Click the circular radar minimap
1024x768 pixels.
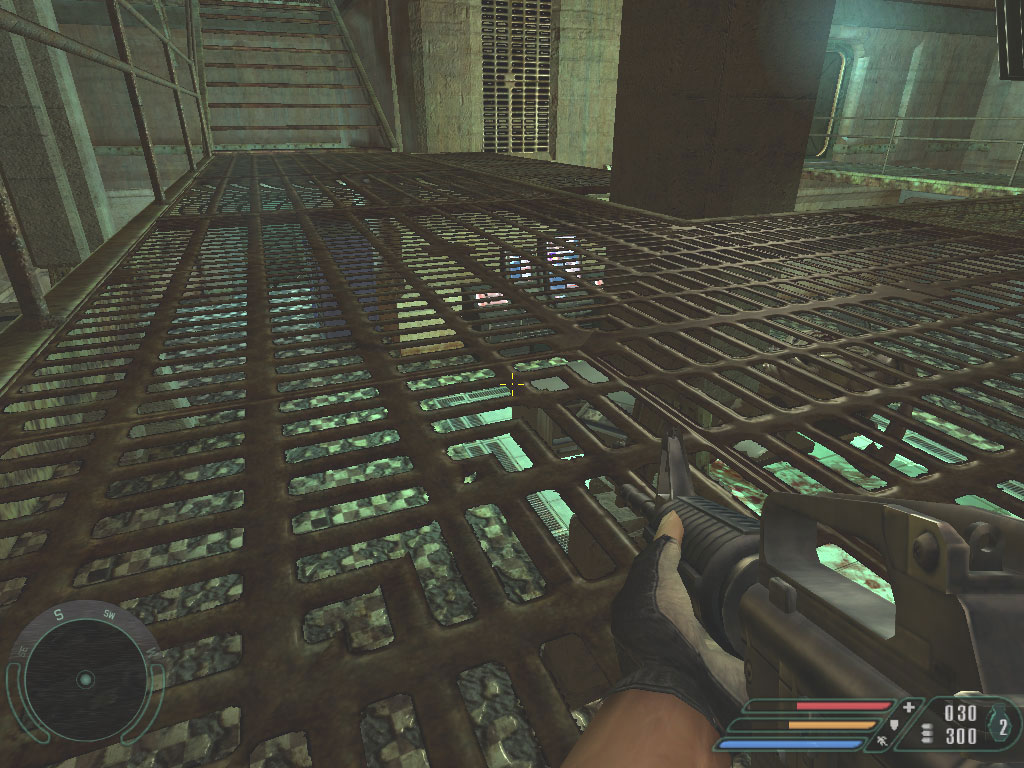click(85, 680)
